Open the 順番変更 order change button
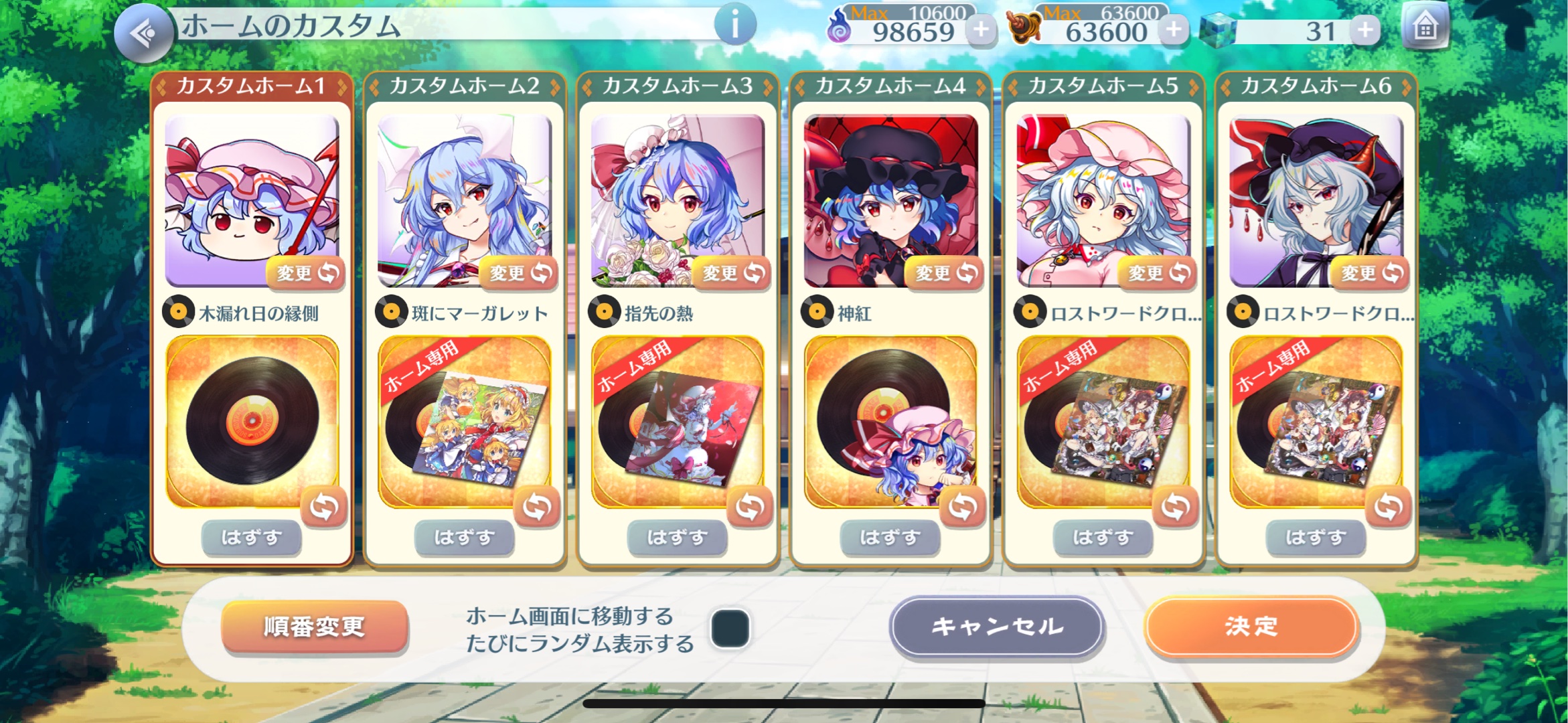 pyautogui.click(x=314, y=627)
